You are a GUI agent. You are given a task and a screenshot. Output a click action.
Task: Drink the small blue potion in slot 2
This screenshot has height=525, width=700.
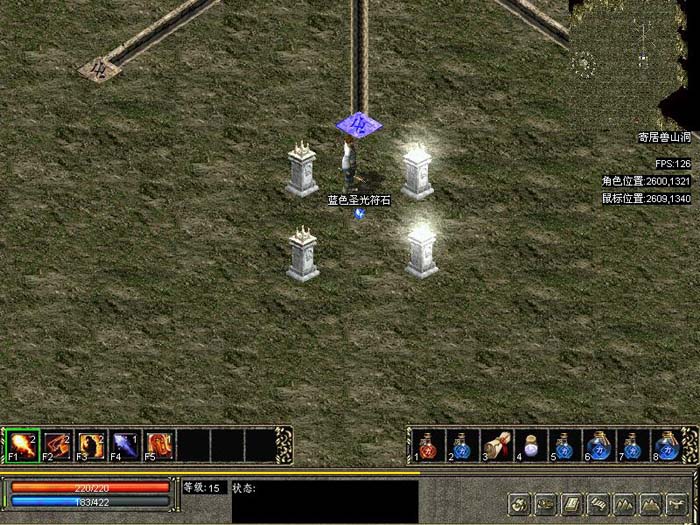click(462, 445)
